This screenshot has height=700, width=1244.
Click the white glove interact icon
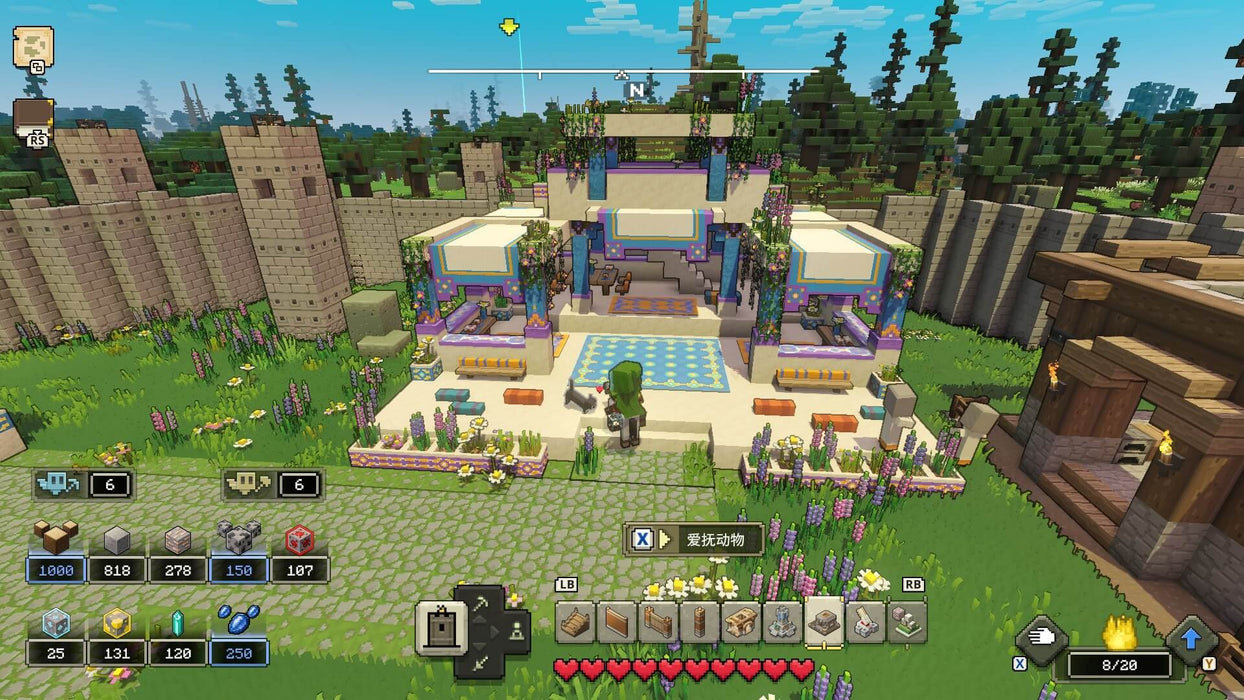[1039, 636]
